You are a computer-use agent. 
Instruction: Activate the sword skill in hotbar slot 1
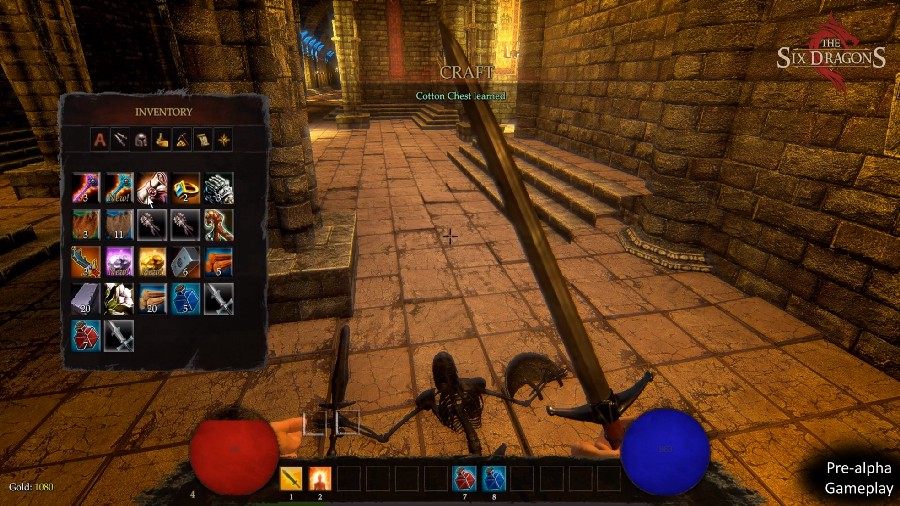[x=291, y=478]
